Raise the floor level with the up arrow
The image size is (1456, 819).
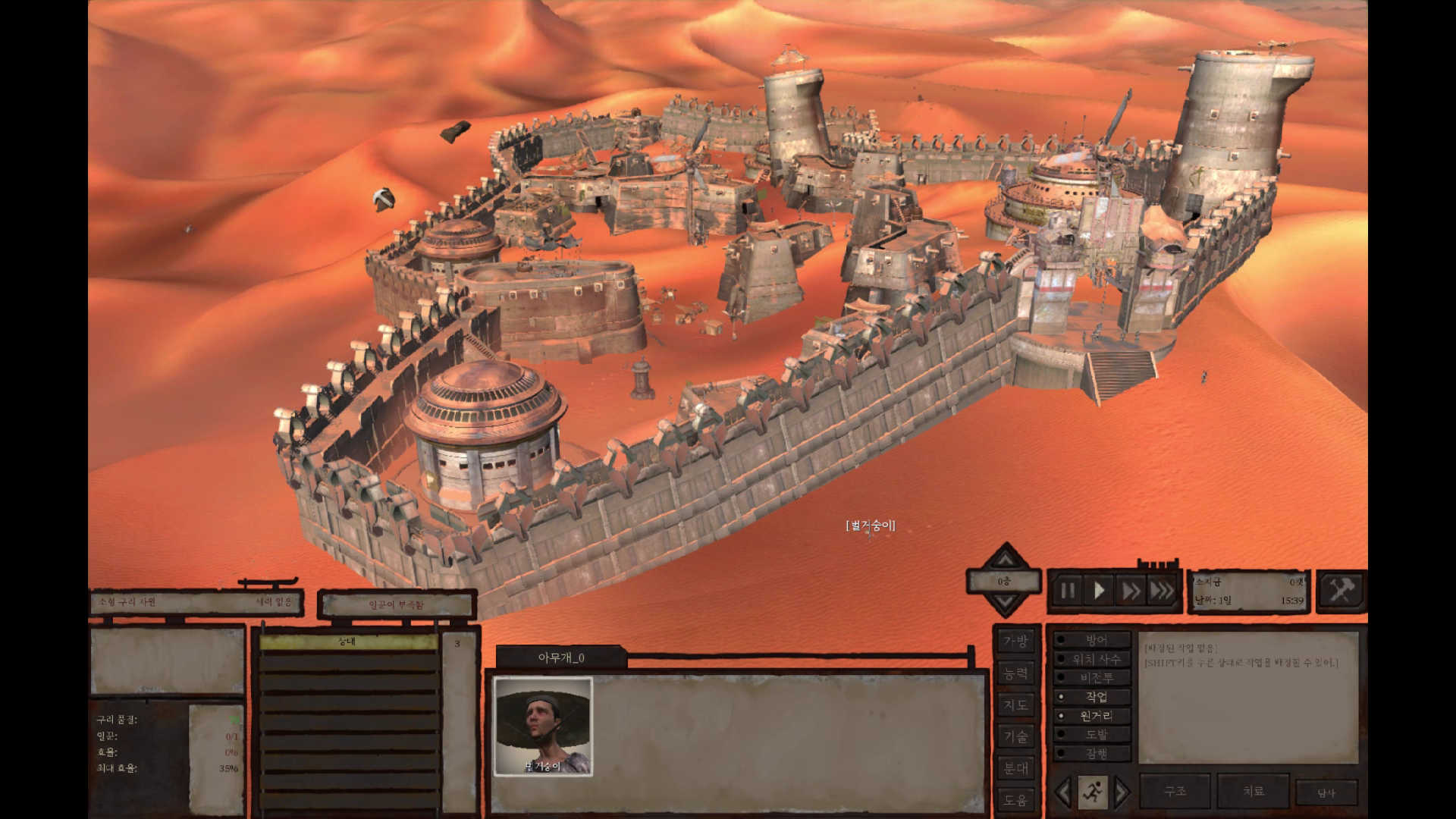point(1005,560)
